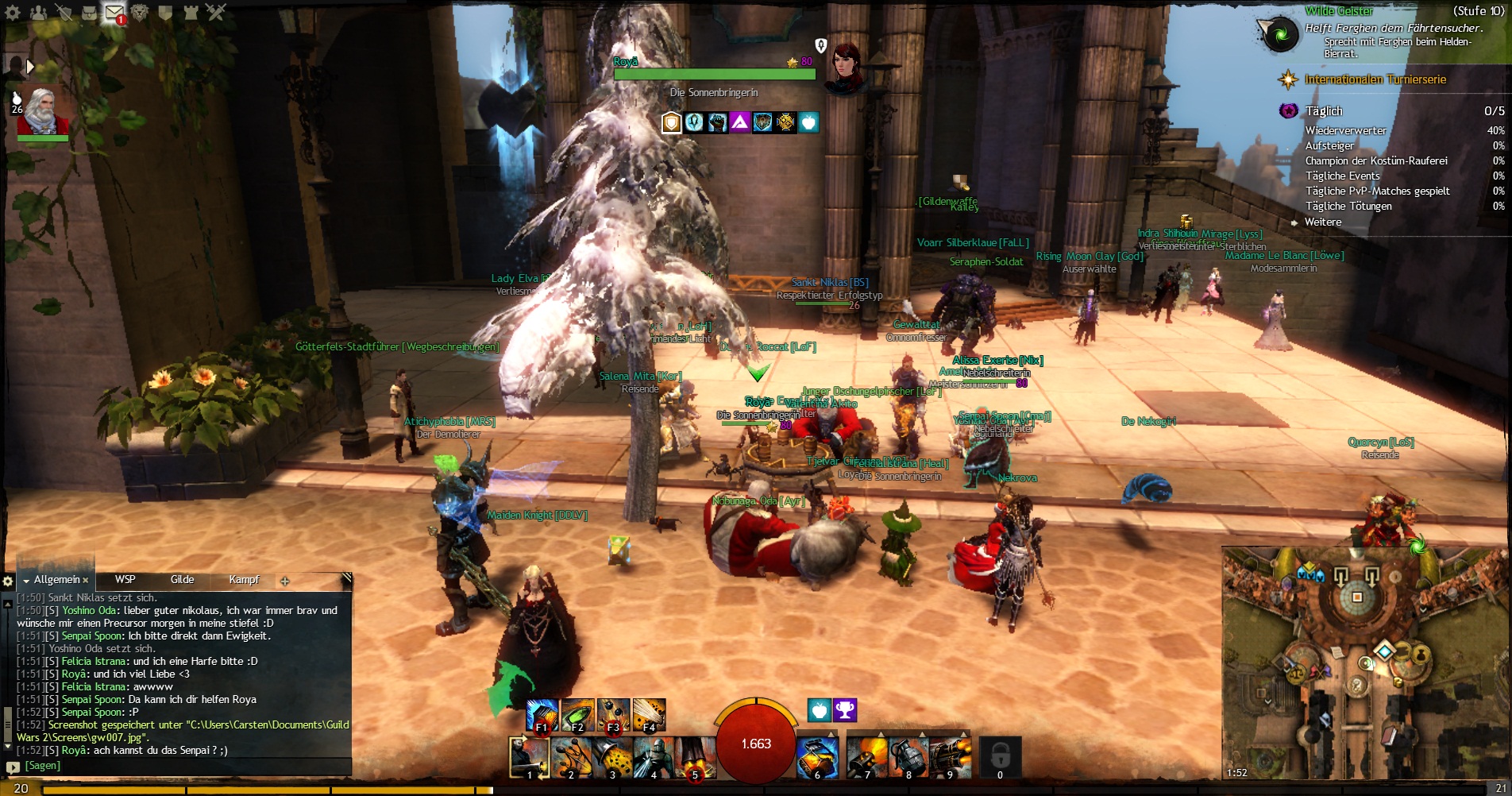1512x796 pixels.
Task: Expand the Weitere daily achievements entry
Action: (x=1323, y=222)
